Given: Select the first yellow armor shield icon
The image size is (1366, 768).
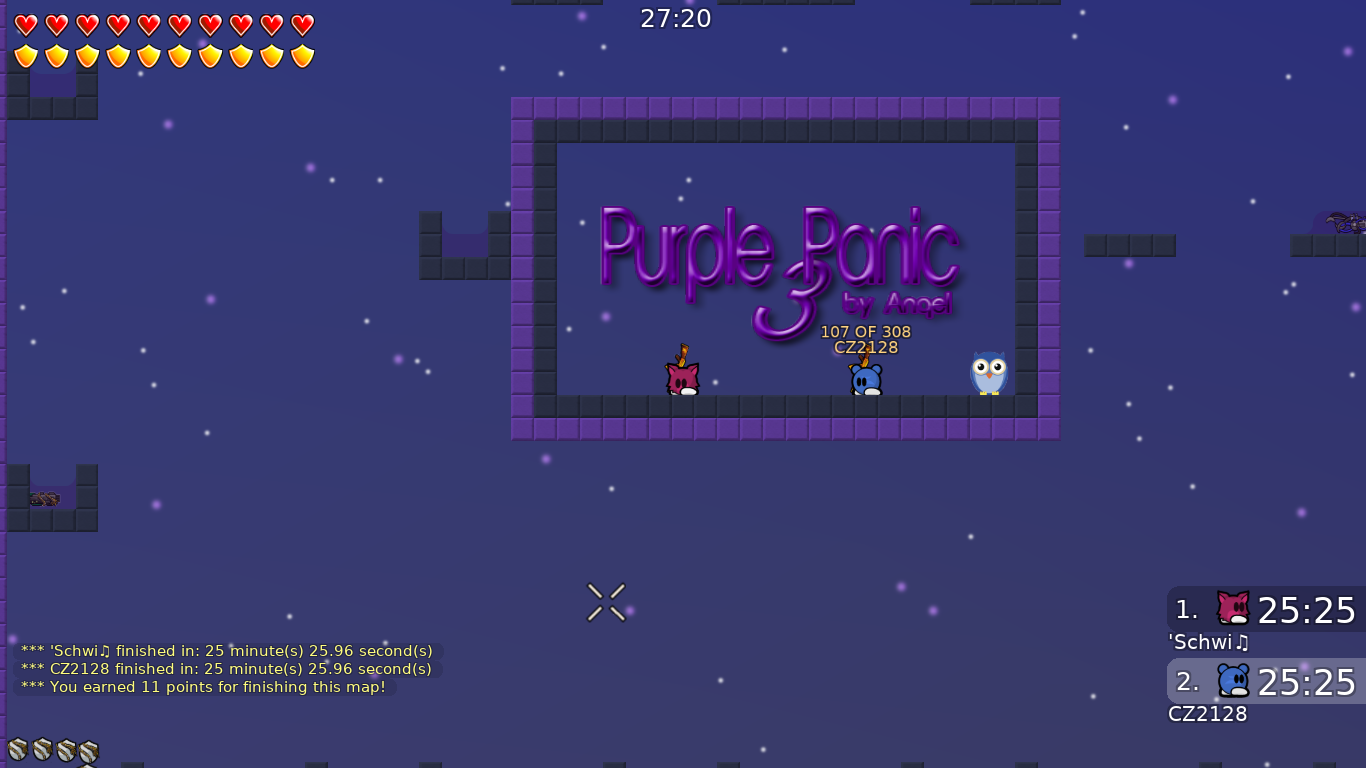Looking at the screenshot, I should (x=27, y=55).
